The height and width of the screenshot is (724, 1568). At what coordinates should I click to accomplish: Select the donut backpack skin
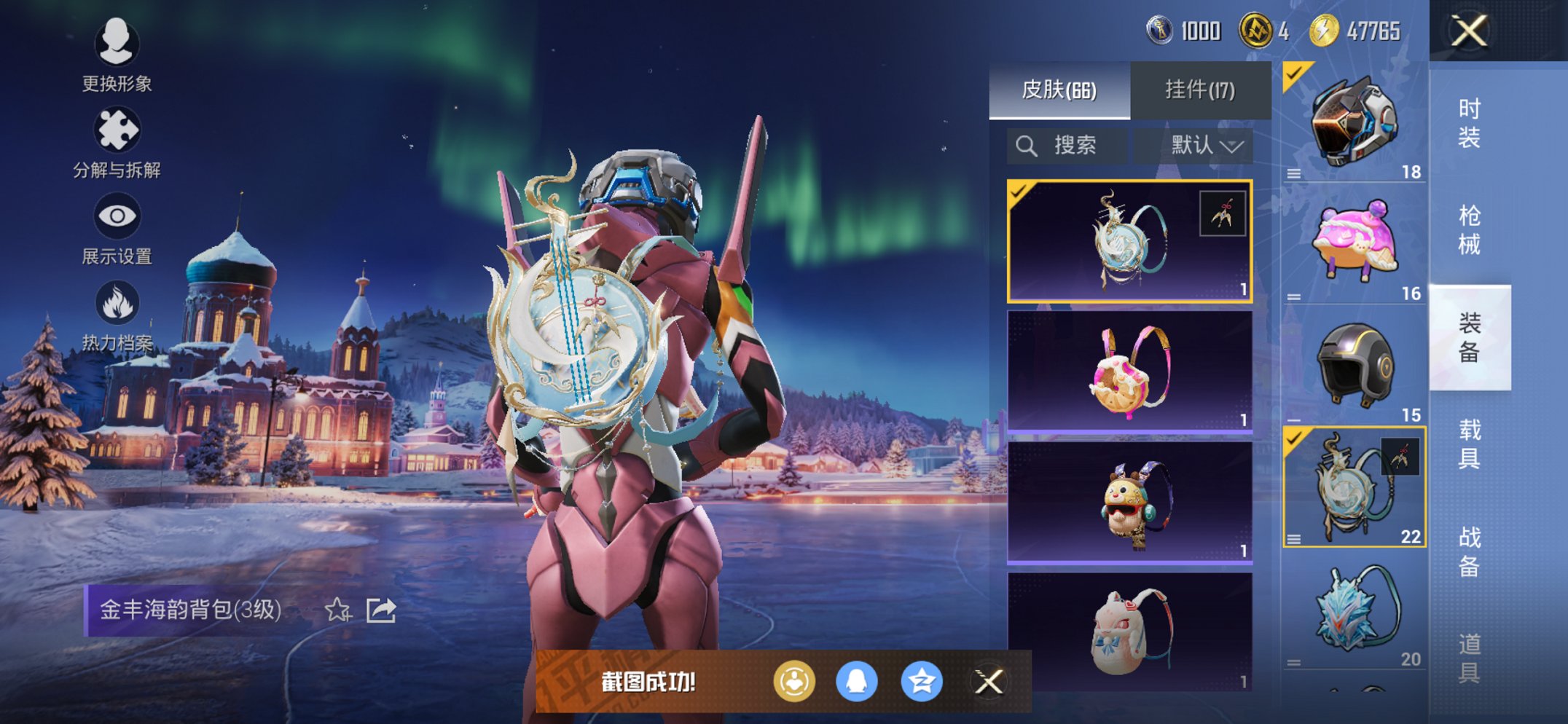1129,371
